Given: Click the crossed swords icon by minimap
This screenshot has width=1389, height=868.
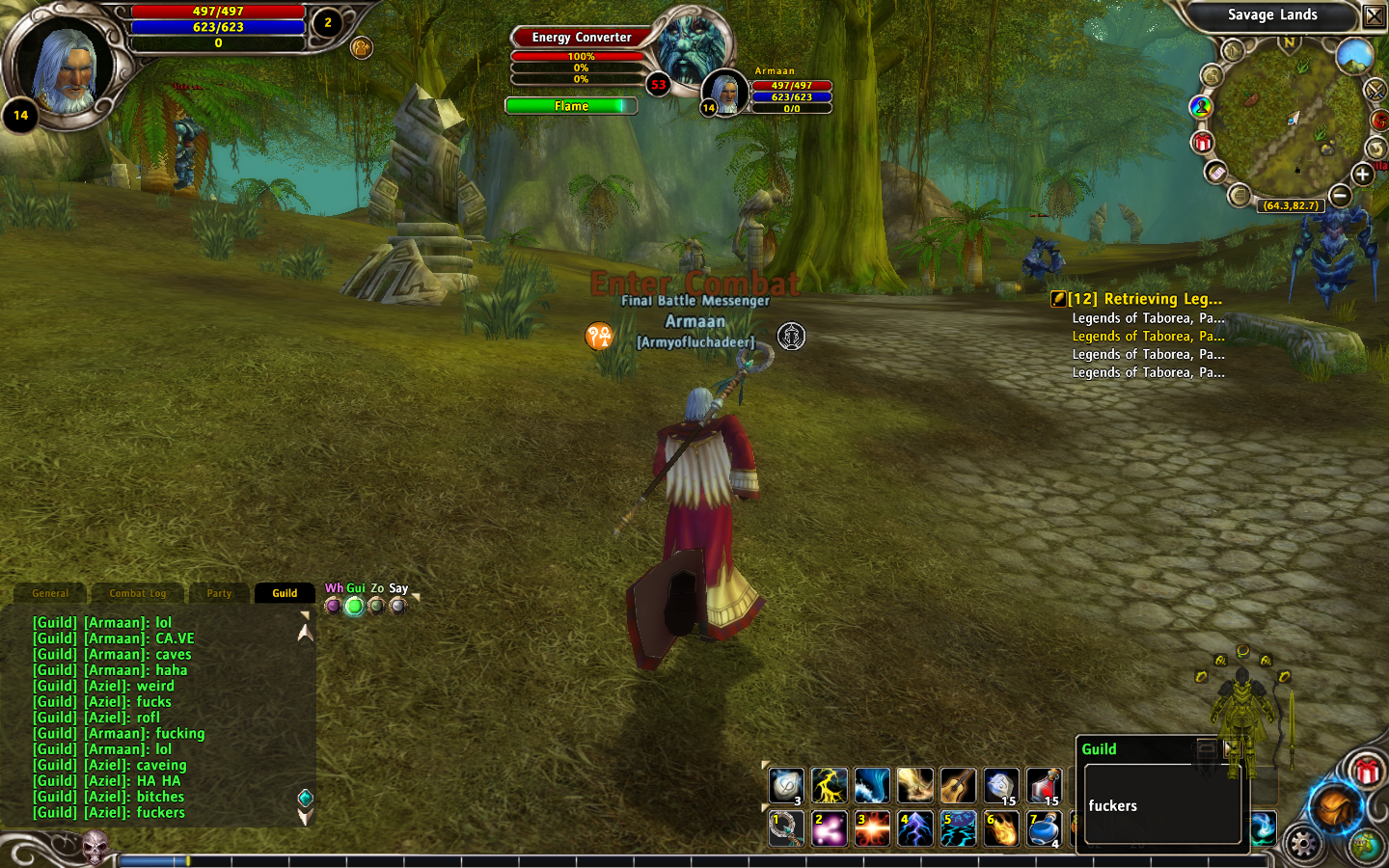Looking at the screenshot, I should pyautogui.click(x=1375, y=90).
